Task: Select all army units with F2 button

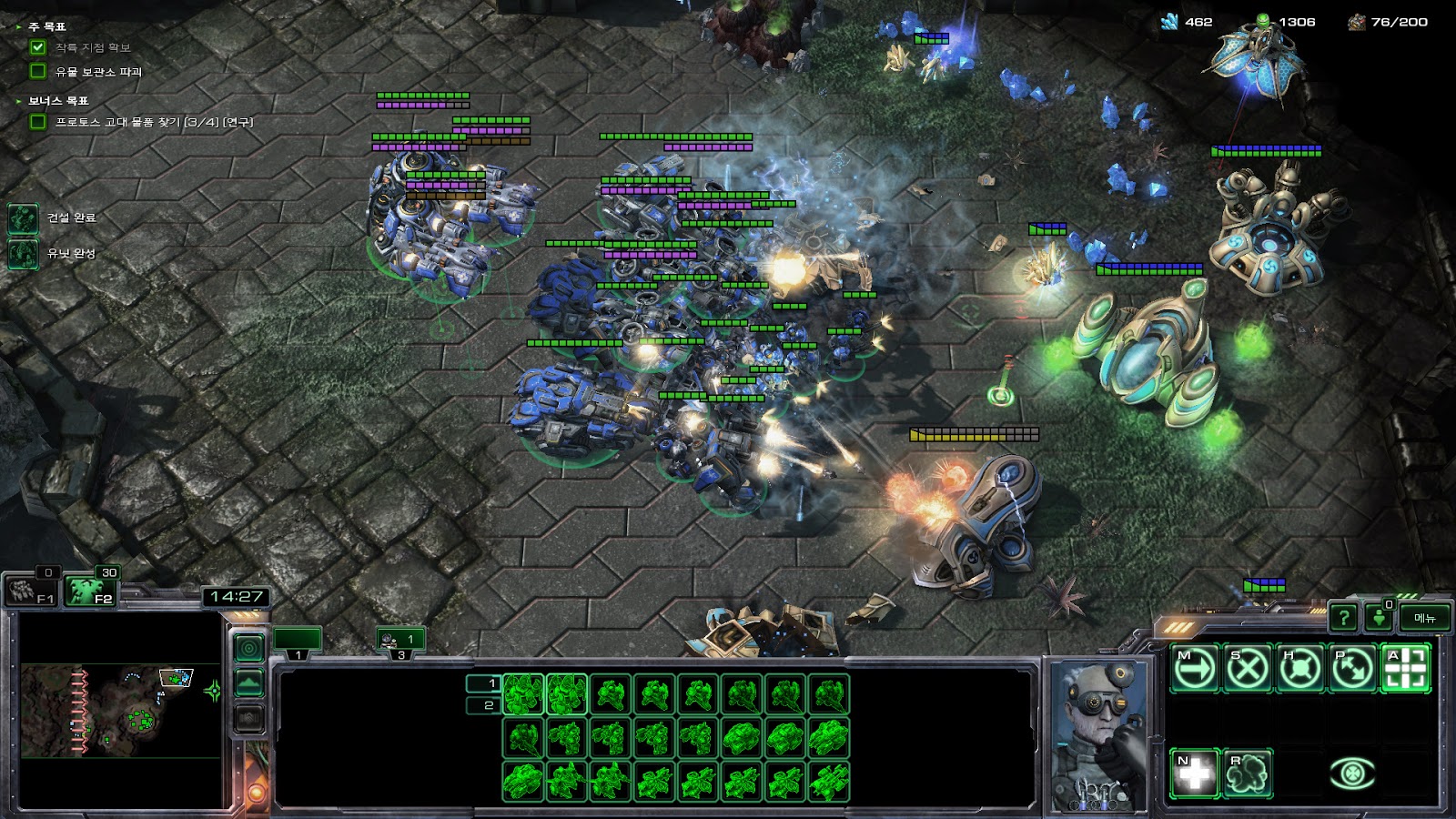Action: tap(92, 591)
